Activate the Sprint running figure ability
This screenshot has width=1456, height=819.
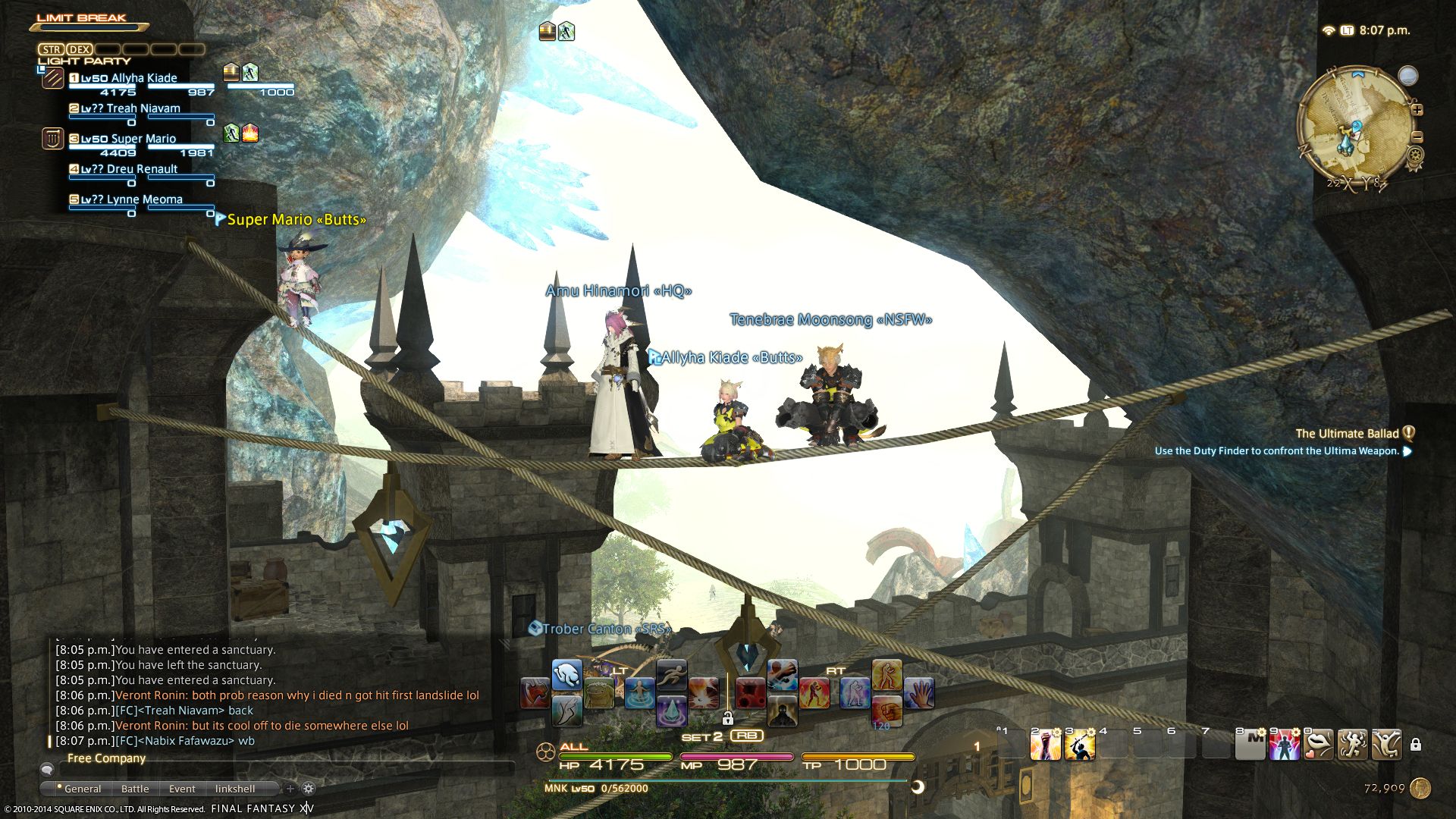(671, 674)
